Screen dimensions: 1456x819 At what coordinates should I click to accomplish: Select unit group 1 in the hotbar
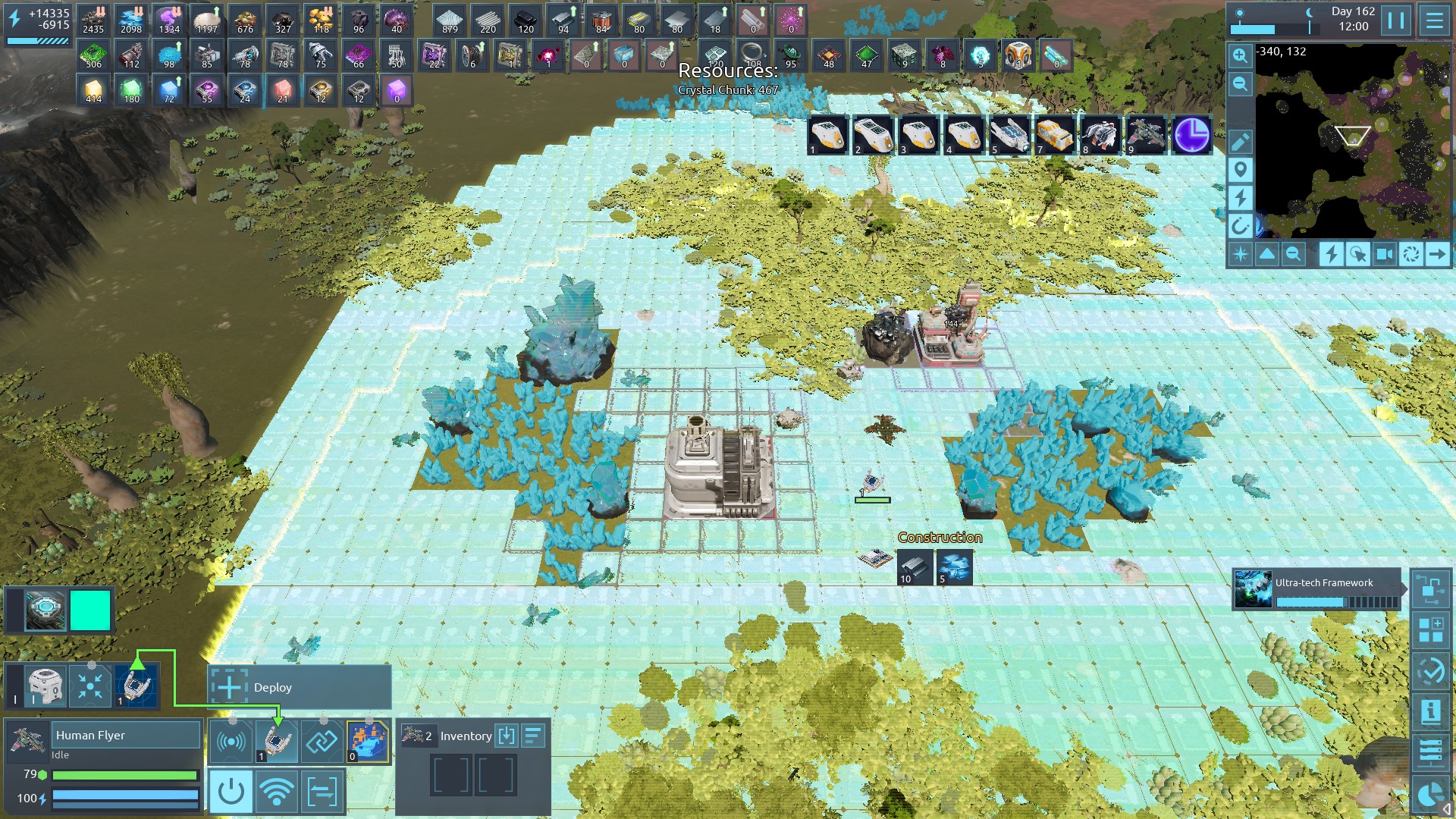pos(827,136)
